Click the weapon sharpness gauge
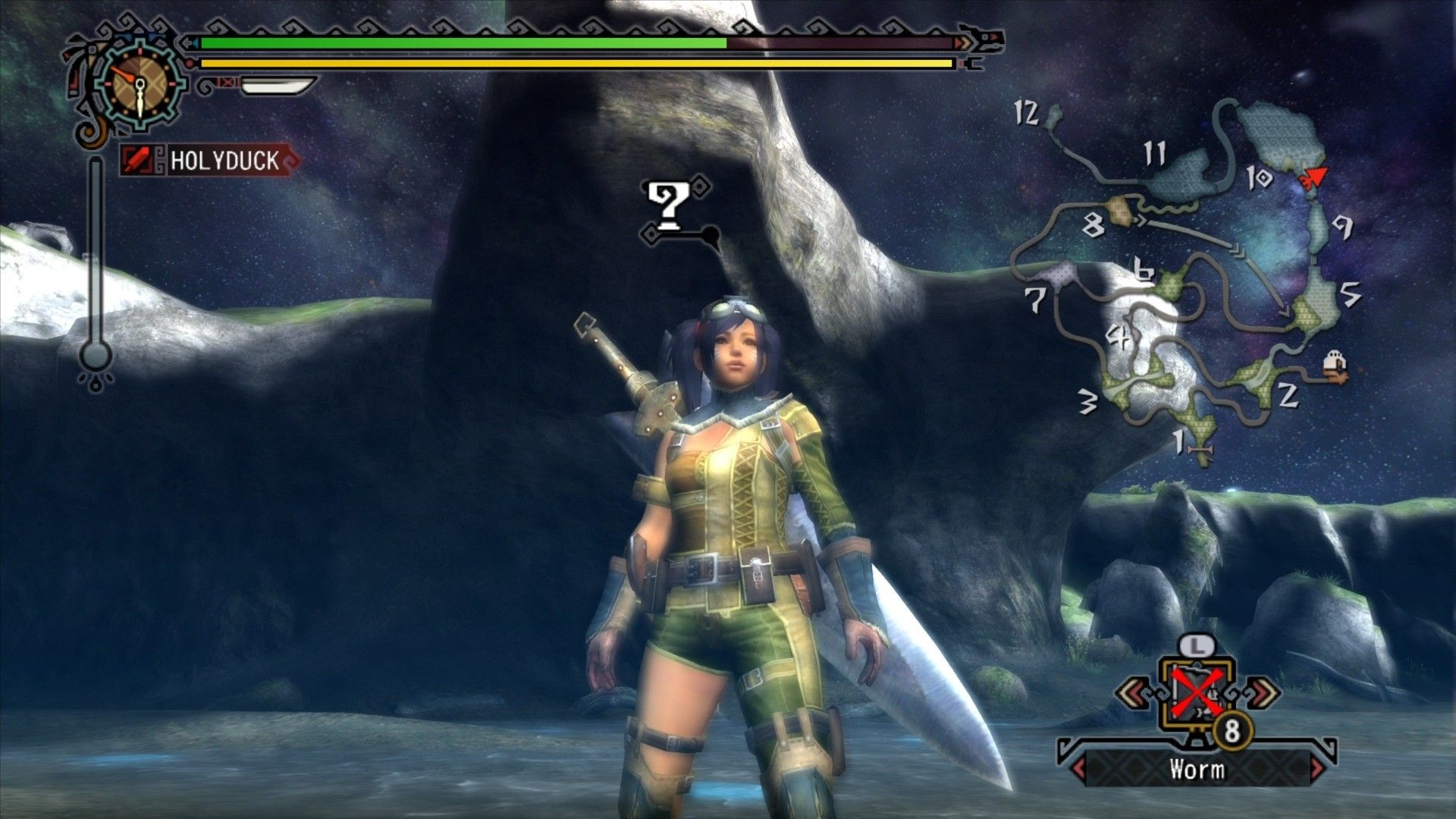The image size is (1456, 819). (x=276, y=85)
